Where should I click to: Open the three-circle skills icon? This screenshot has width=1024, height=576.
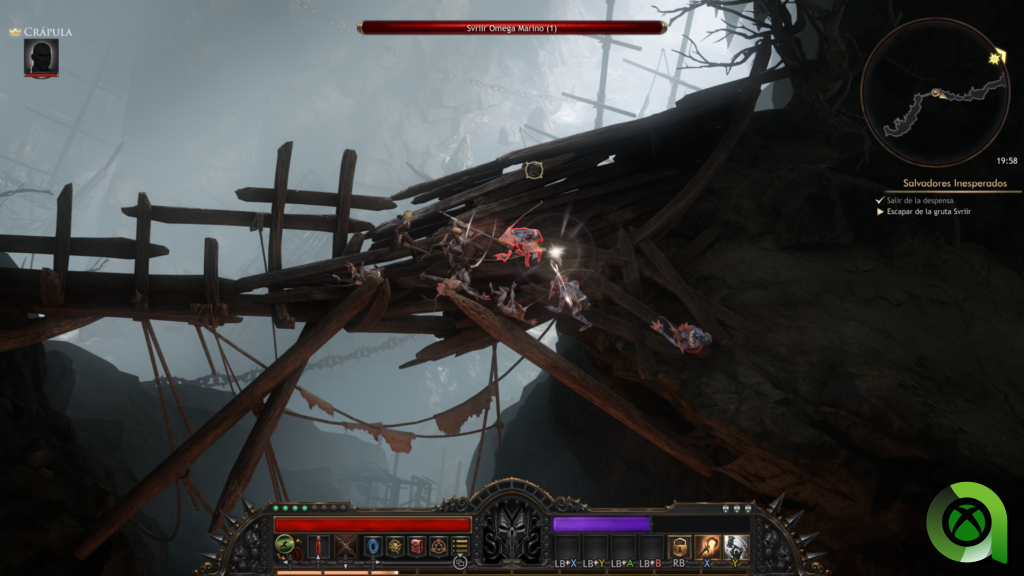438,546
